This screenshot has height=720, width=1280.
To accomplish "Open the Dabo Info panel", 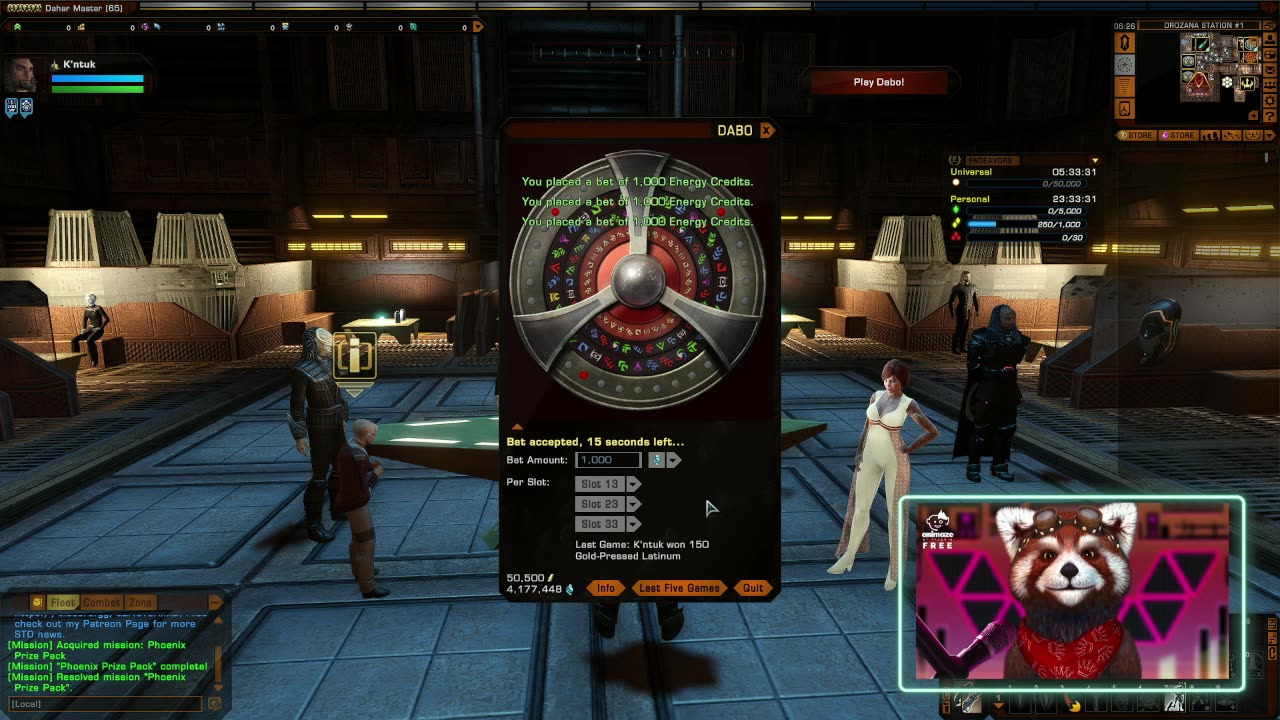I will point(606,588).
